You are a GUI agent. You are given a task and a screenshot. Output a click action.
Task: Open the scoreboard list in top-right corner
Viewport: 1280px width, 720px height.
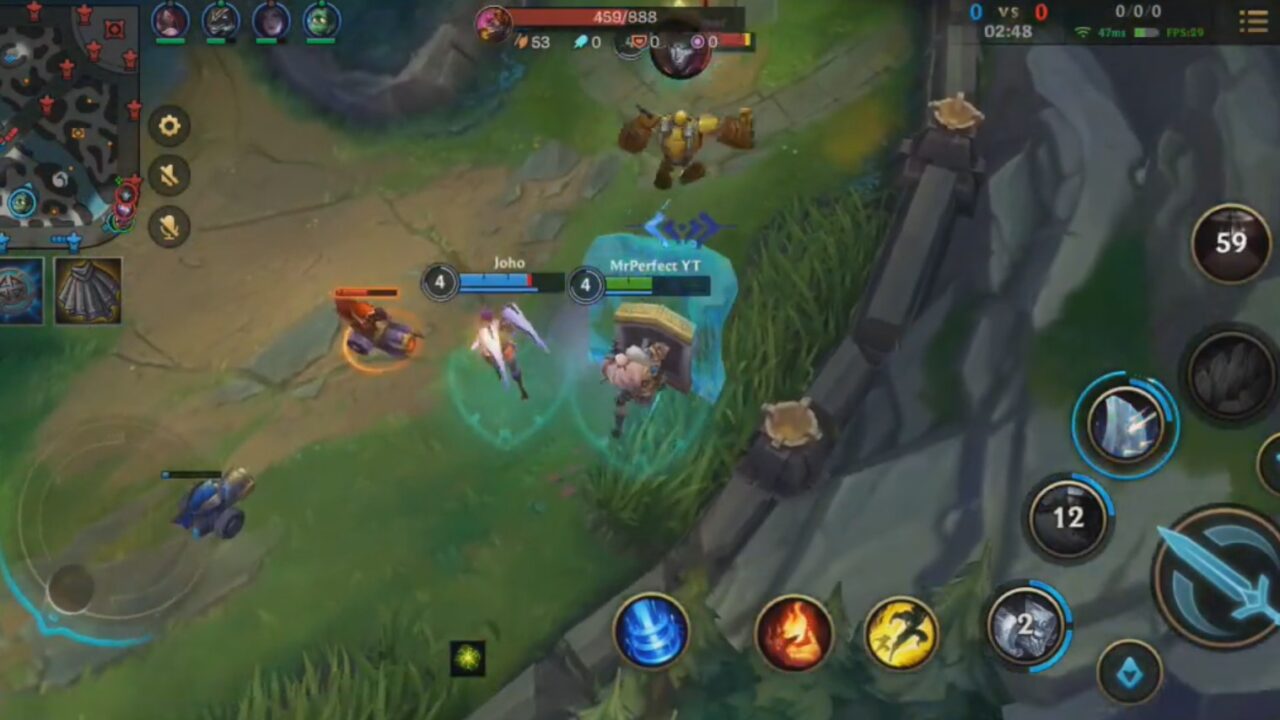[x=1254, y=20]
